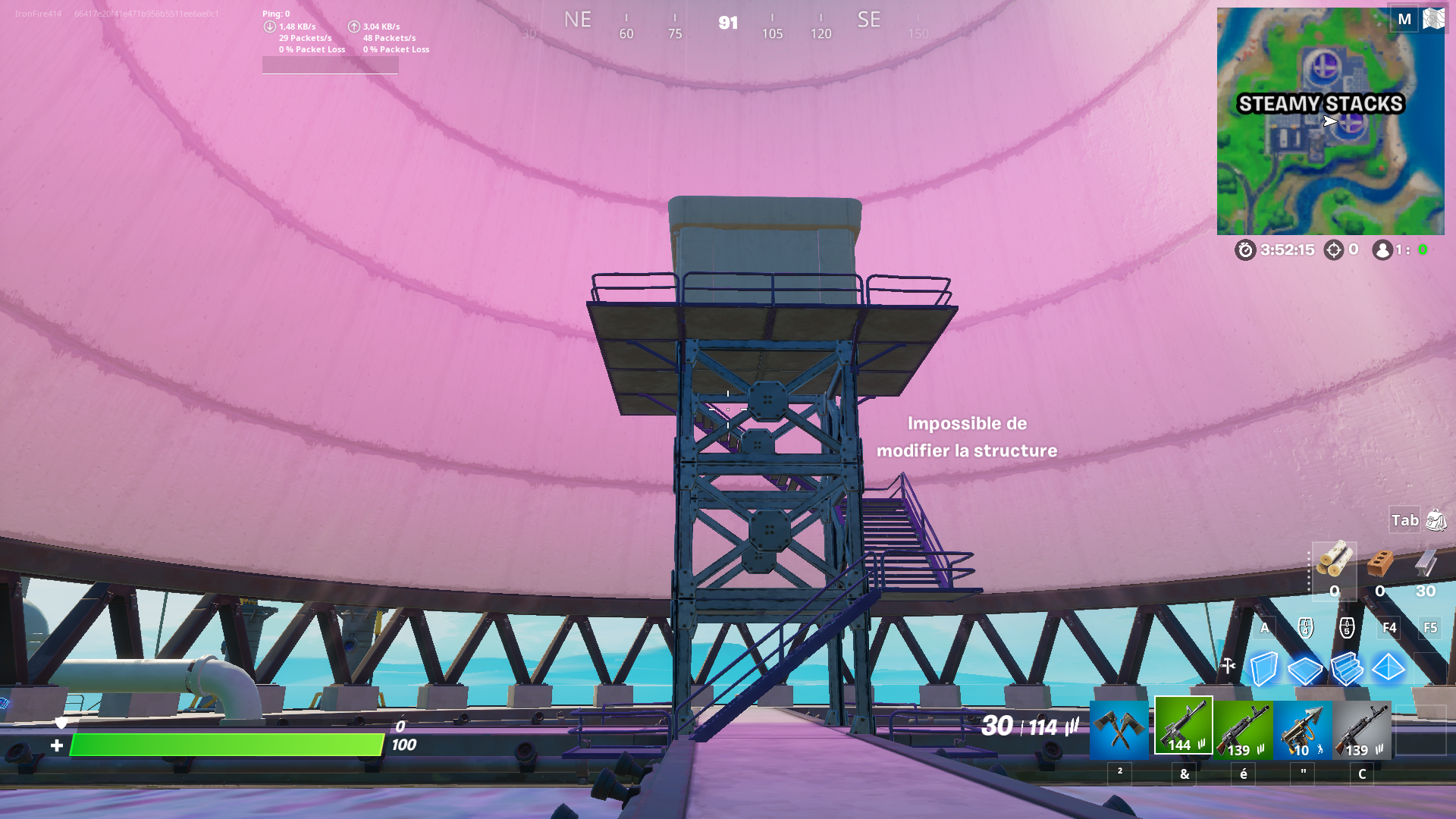Select the wood material icon
Screen dimensions: 1456x819
[x=1333, y=563]
